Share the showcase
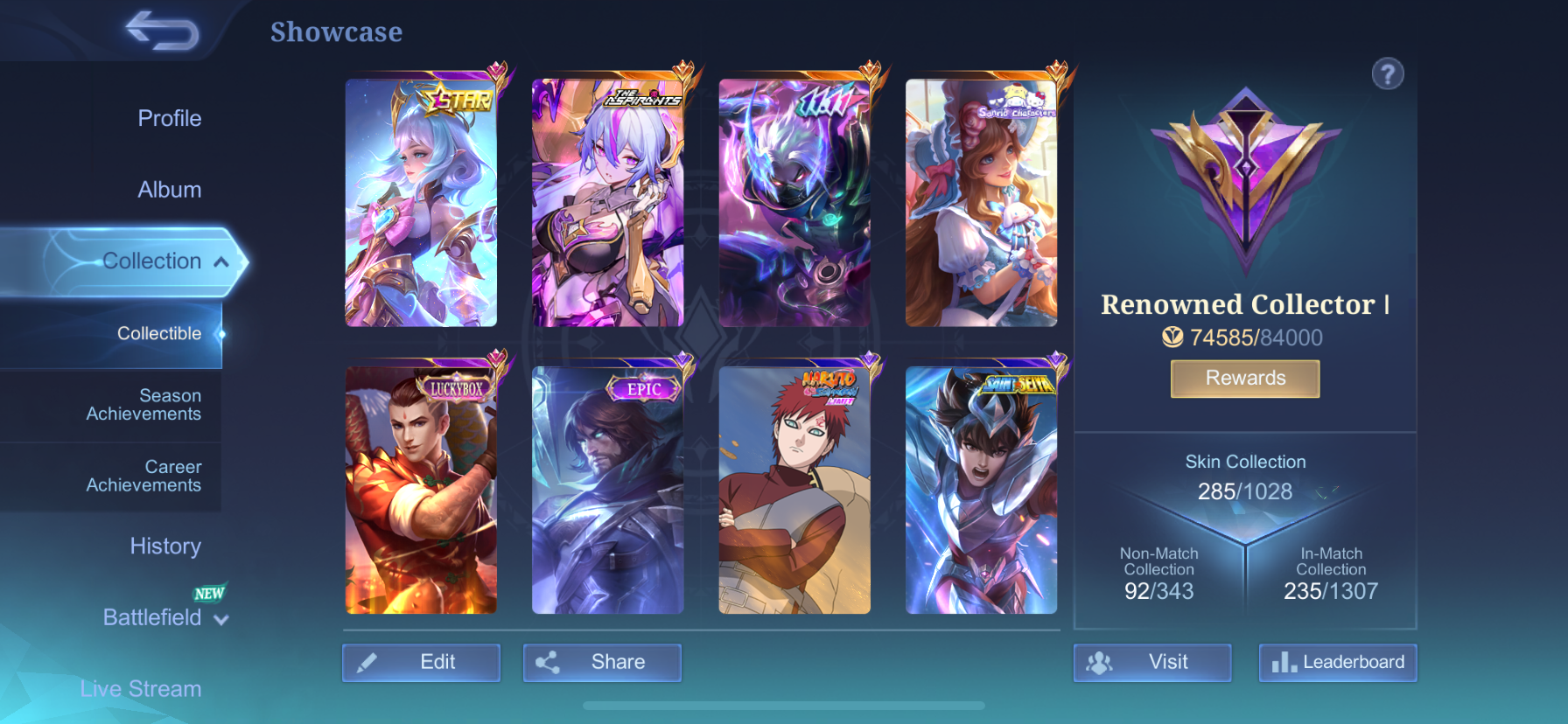The height and width of the screenshot is (724, 1568). coord(602,662)
